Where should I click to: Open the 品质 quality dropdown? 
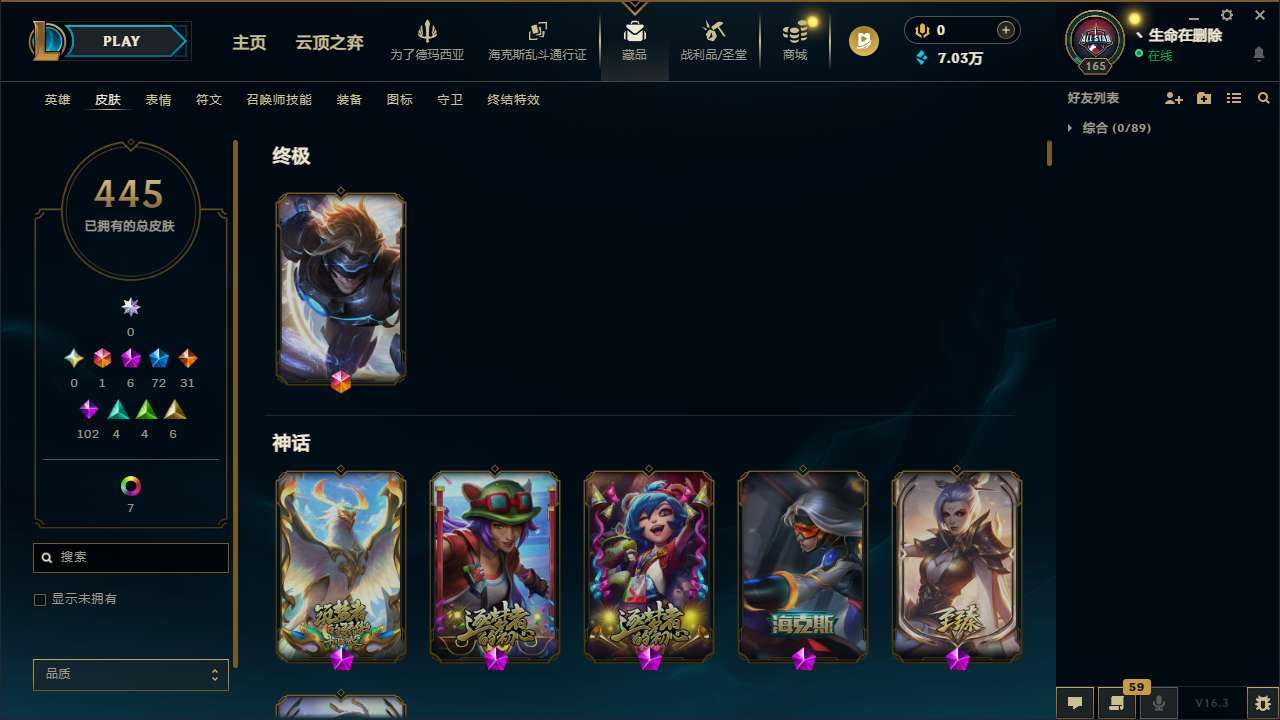pos(130,674)
